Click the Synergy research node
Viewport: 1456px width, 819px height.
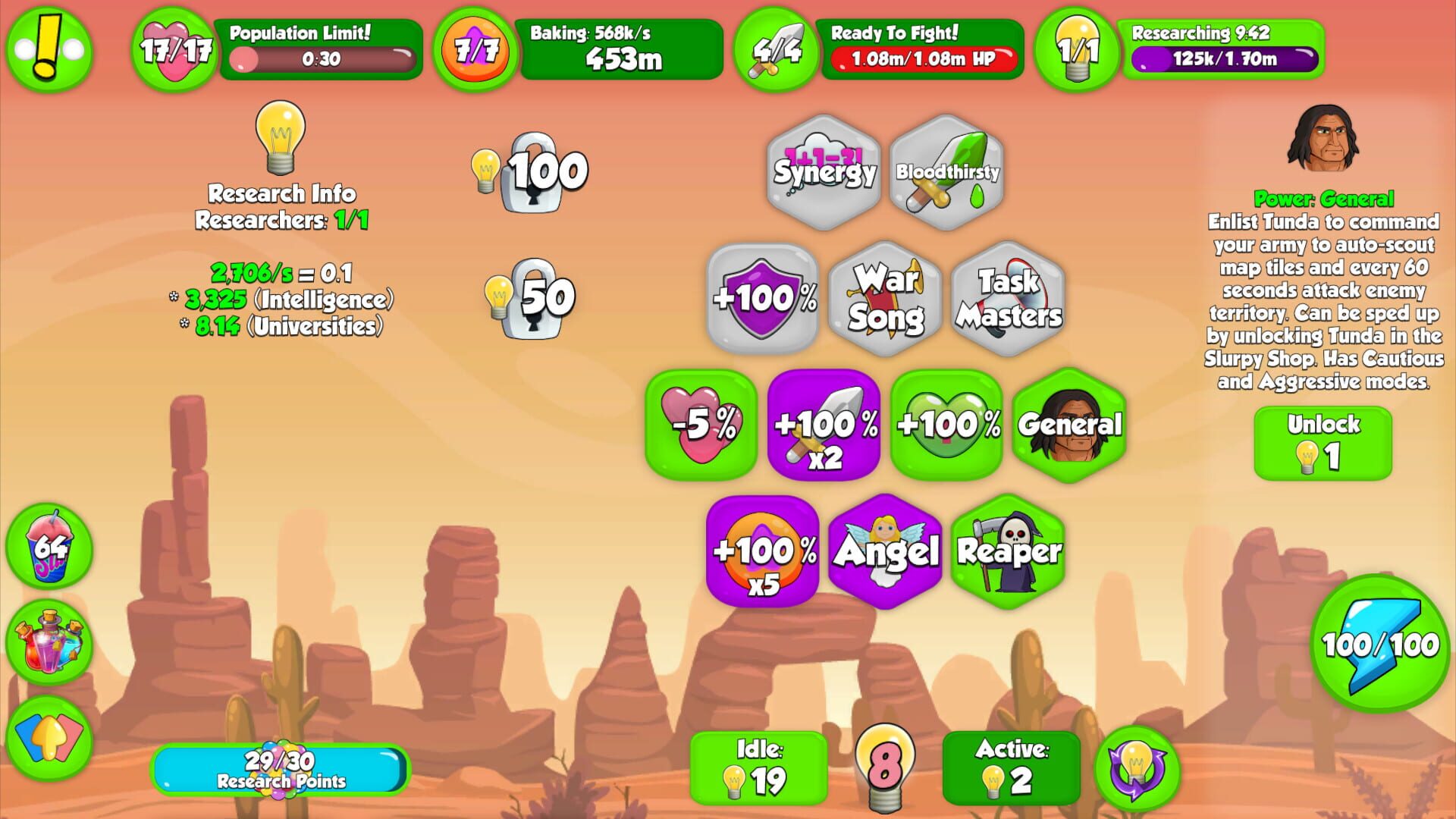click(824, 173)
